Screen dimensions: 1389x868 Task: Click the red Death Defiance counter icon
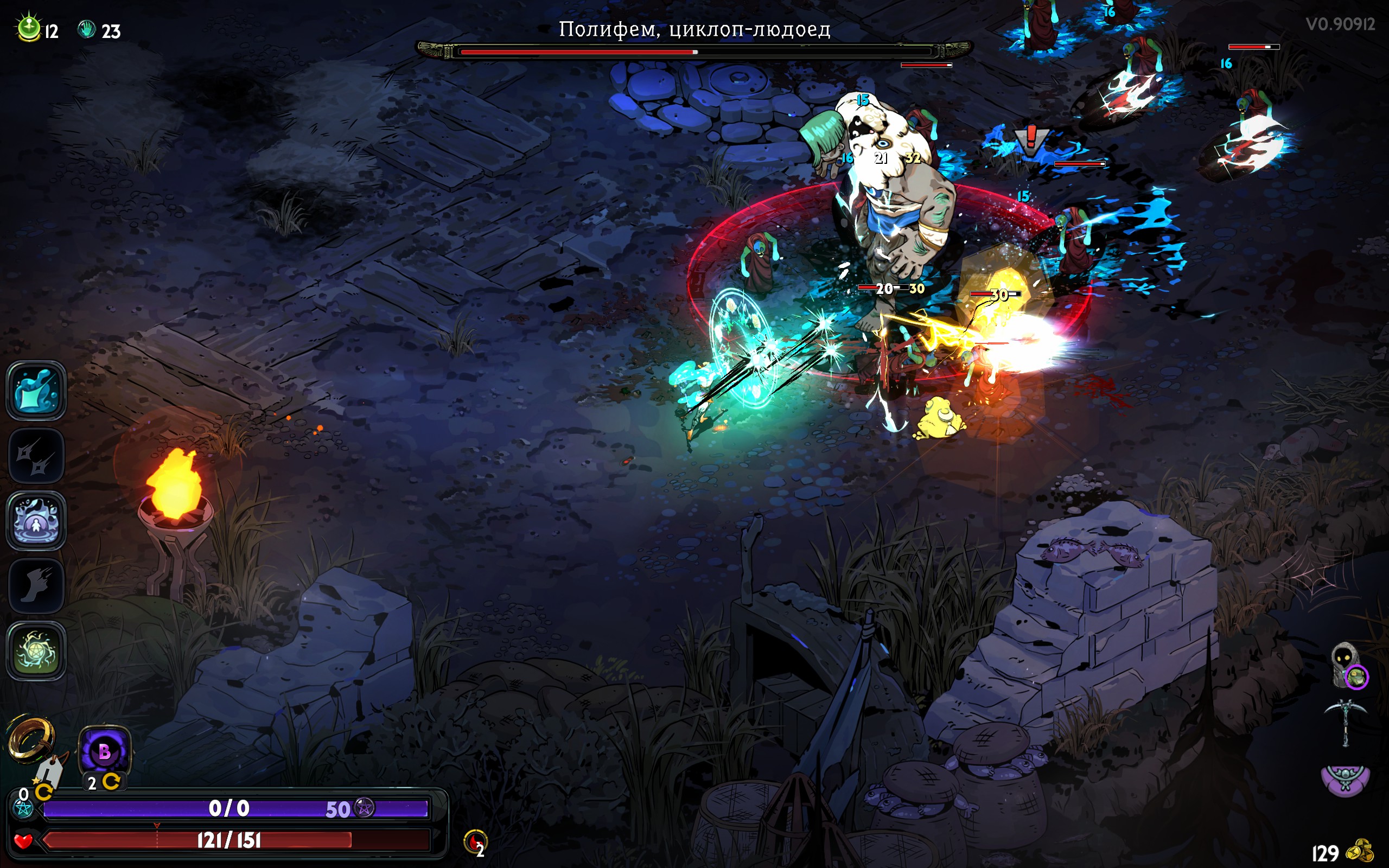tap(475, 842)
